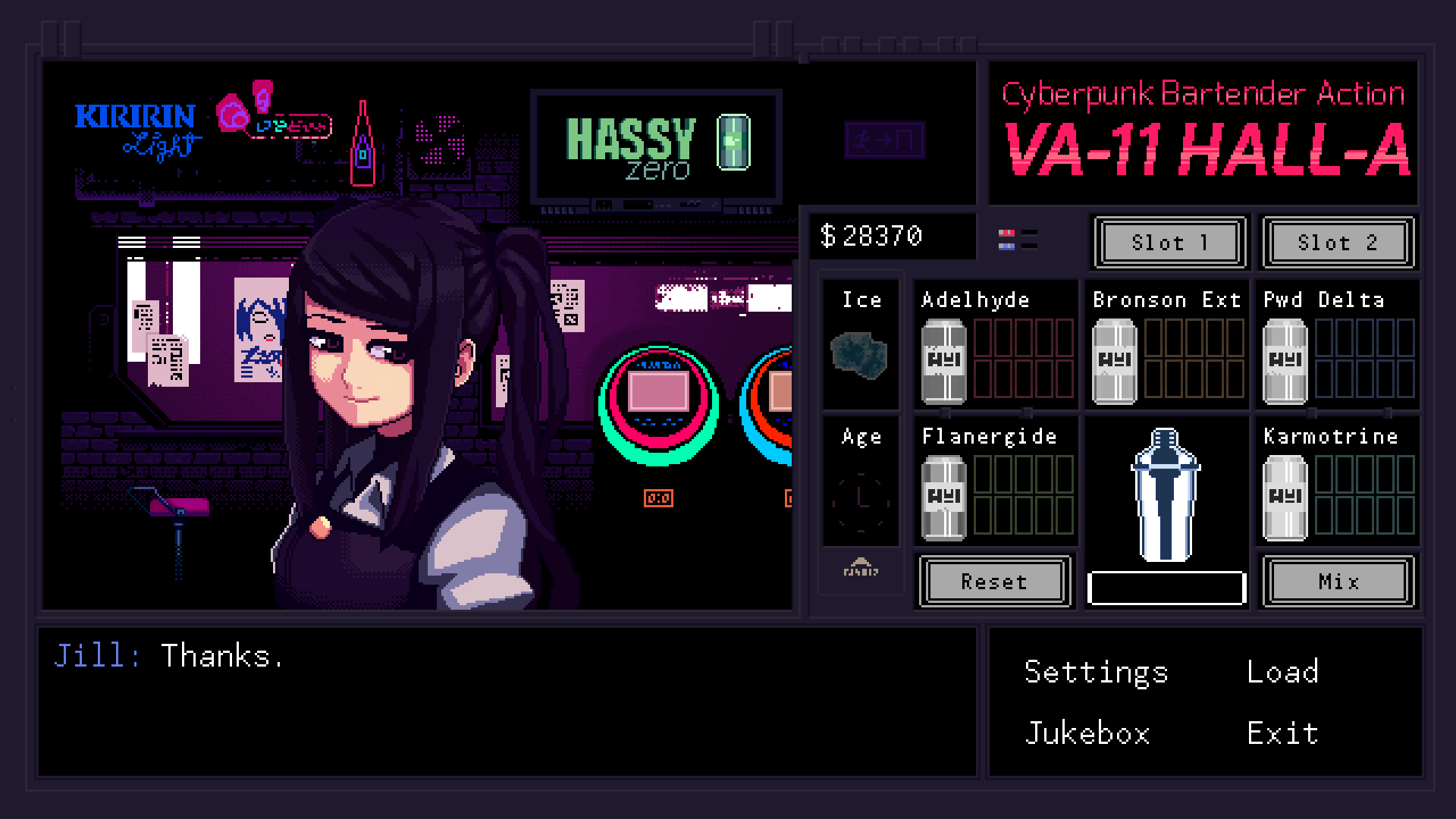Switch to drink Slot 2
Image resolution: width=1456 pixels, height=819 pixels.
[1338, 243]
